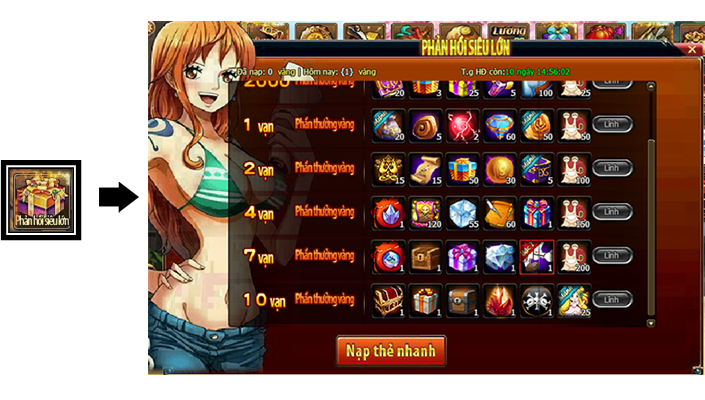Viewport: 705px width, 400px height.
Task: Claim the 1 vạn reward with Lĩnh
Action: tap(611, 124)
